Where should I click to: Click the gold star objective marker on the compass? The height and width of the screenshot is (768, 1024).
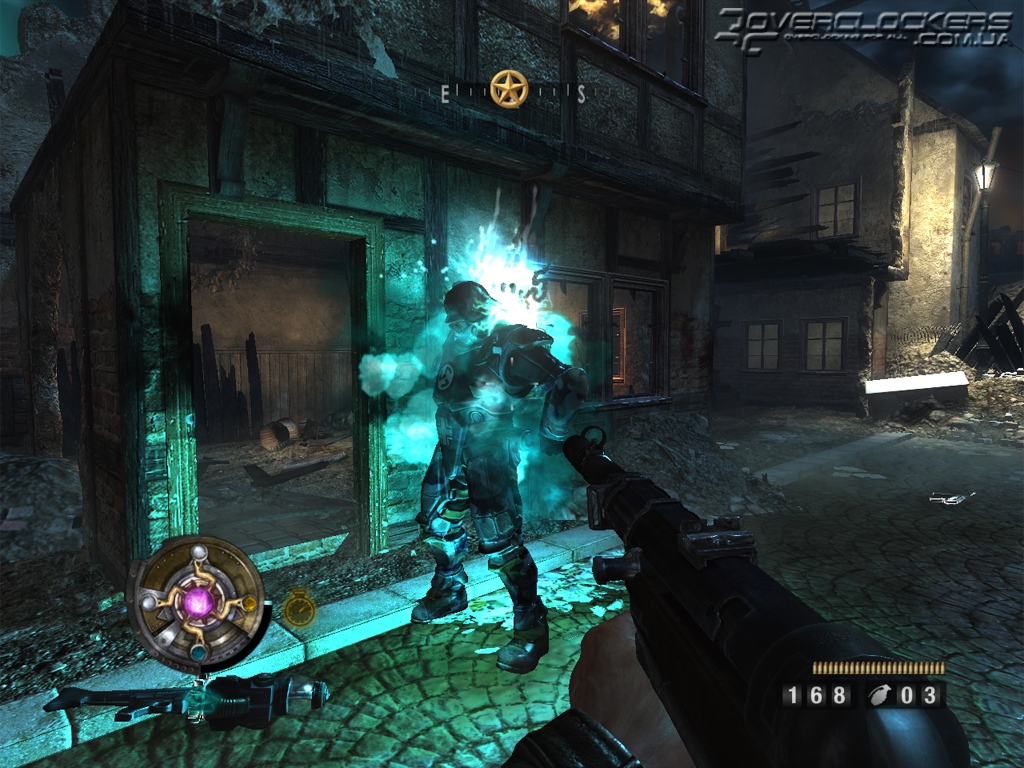pyautogui.click(x=509, y=89)
